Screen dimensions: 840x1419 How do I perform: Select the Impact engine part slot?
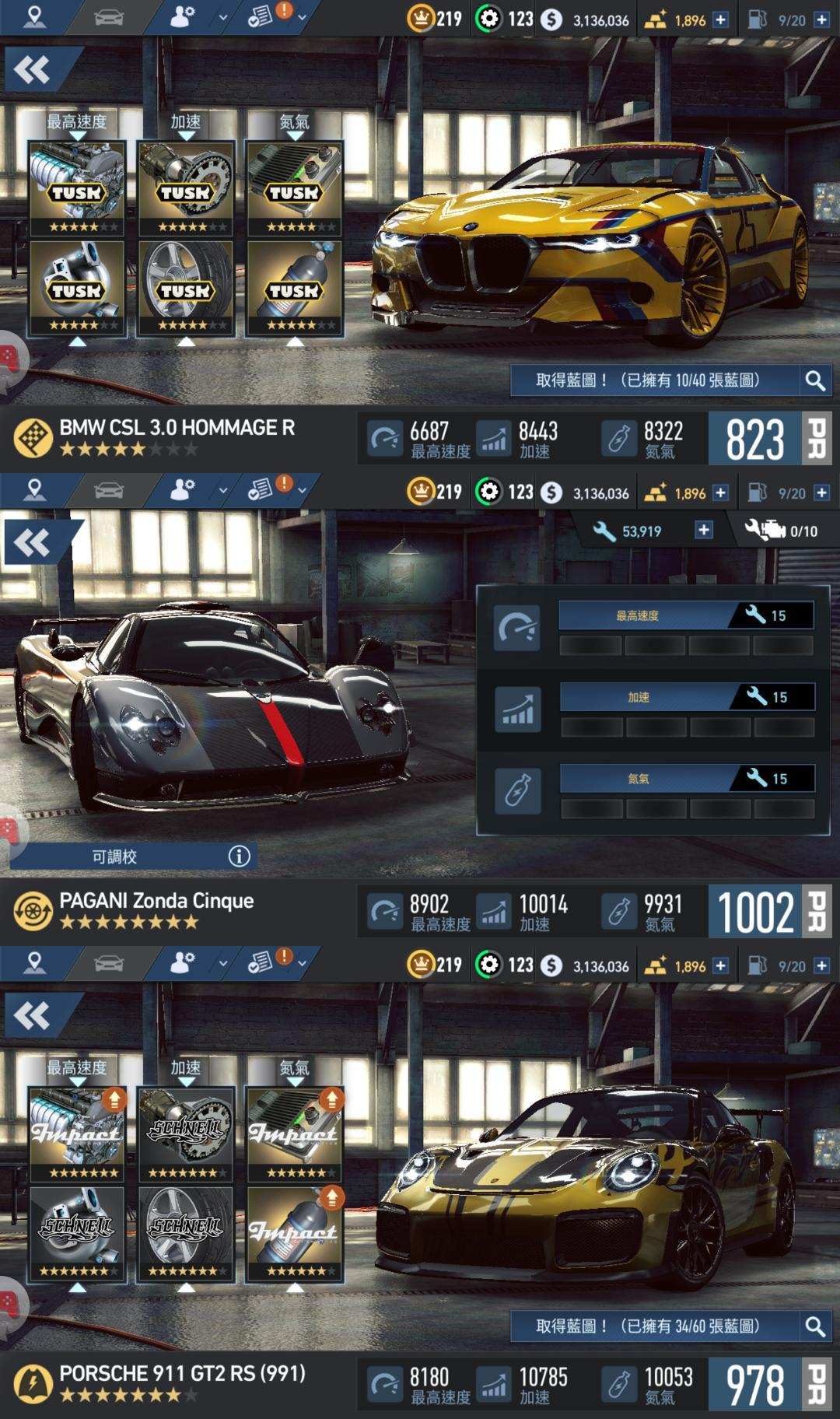coord(77,1133)
